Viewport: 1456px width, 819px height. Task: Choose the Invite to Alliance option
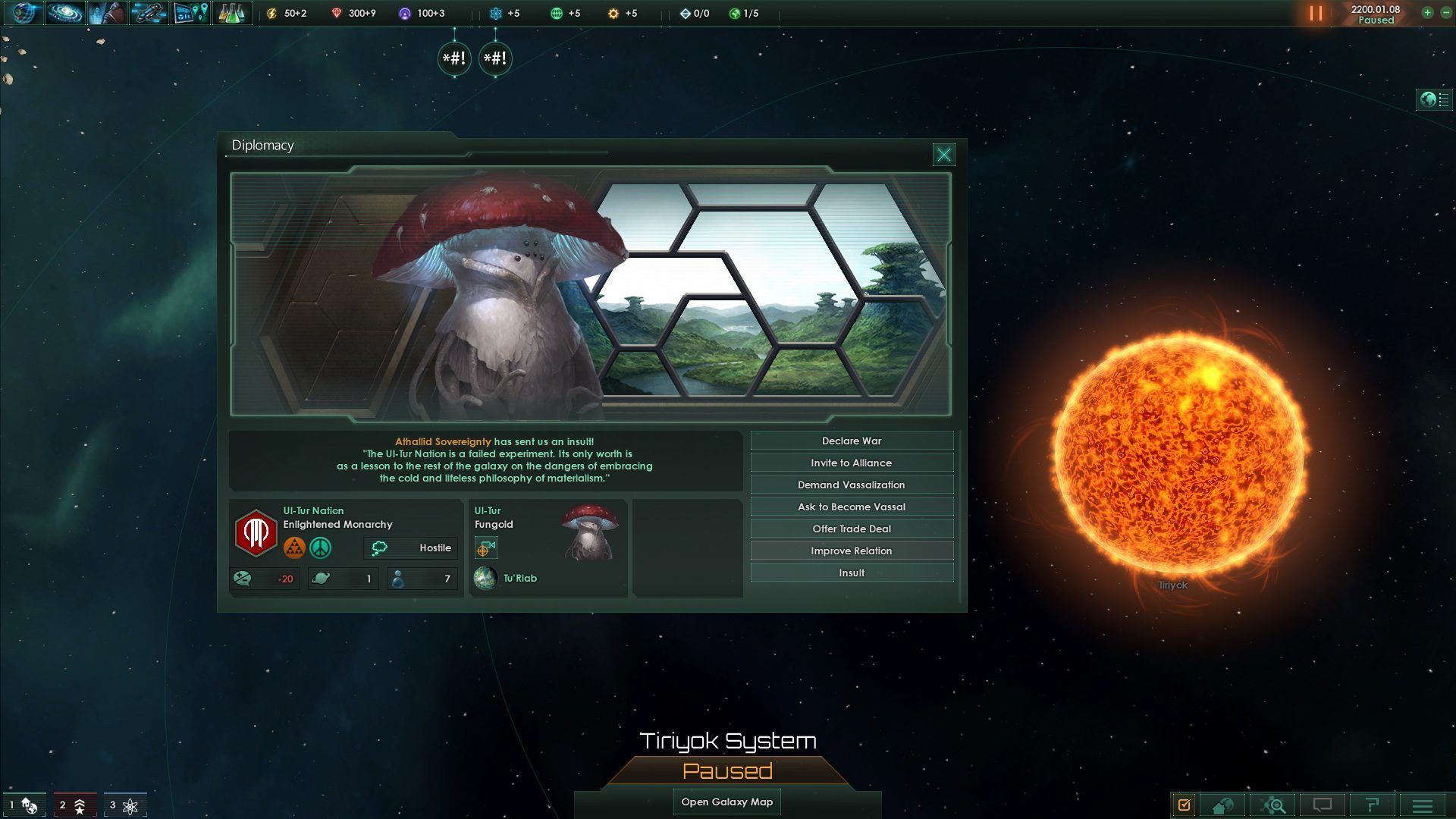[x=852, y=463]
